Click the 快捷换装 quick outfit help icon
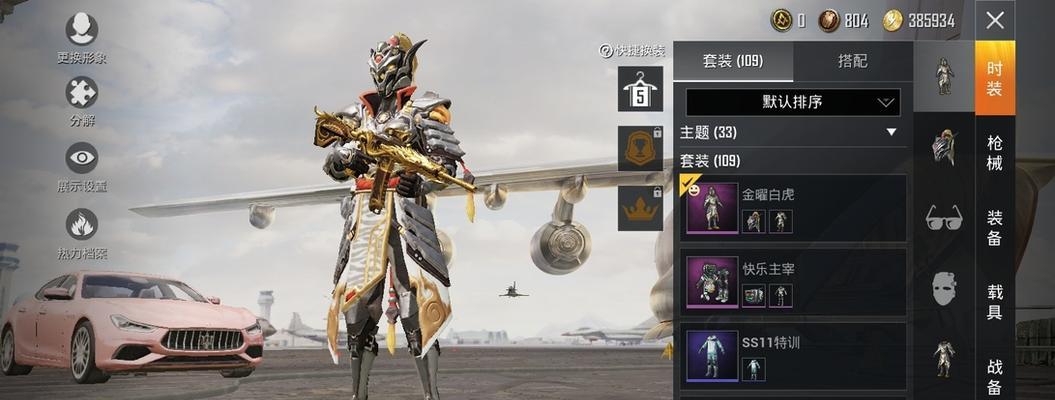Screen dimensions: 1055x400 tap(605, 51)
